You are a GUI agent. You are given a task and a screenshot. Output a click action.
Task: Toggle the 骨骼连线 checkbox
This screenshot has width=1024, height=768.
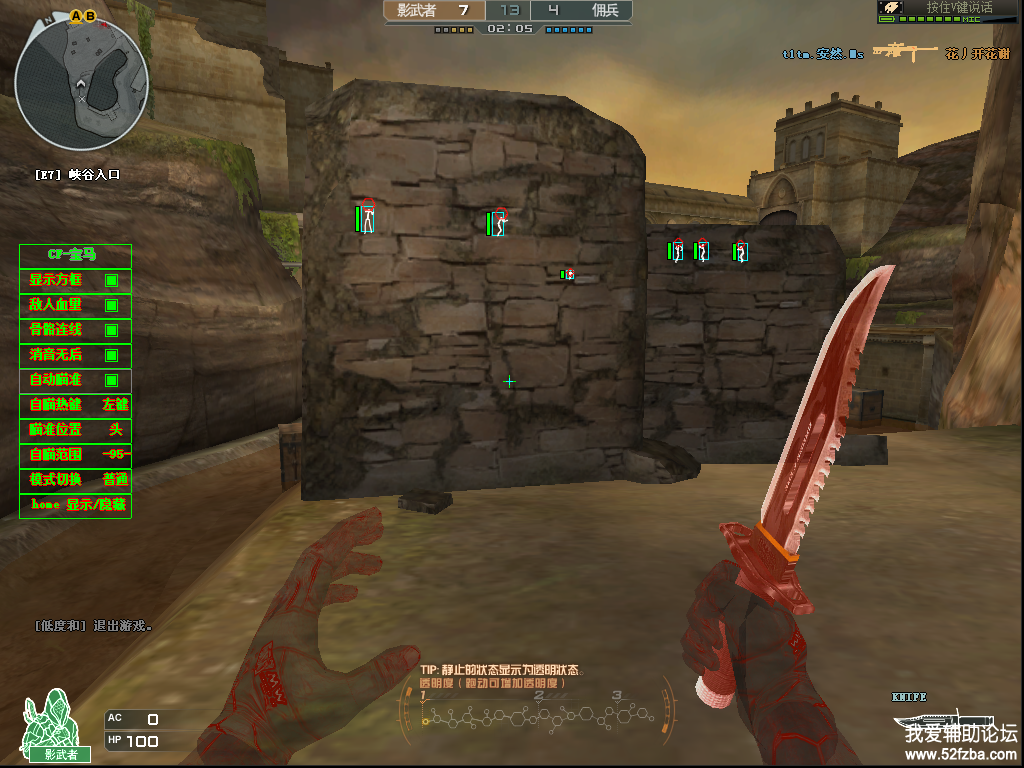click(x=112, y=330)
